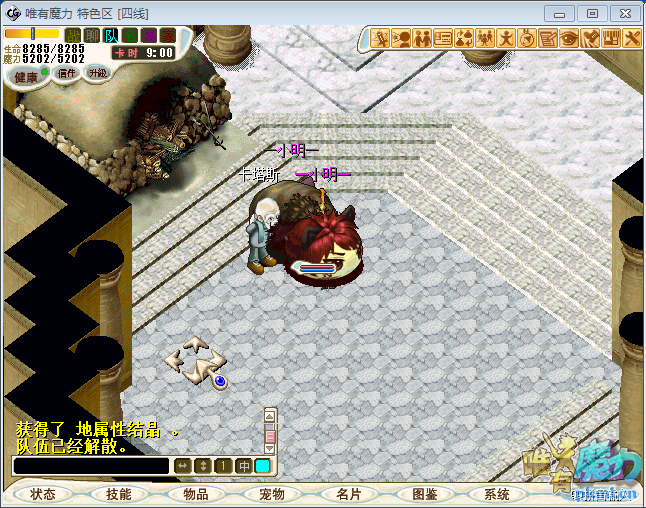Open the 技能 skills menu

point(119,494)
